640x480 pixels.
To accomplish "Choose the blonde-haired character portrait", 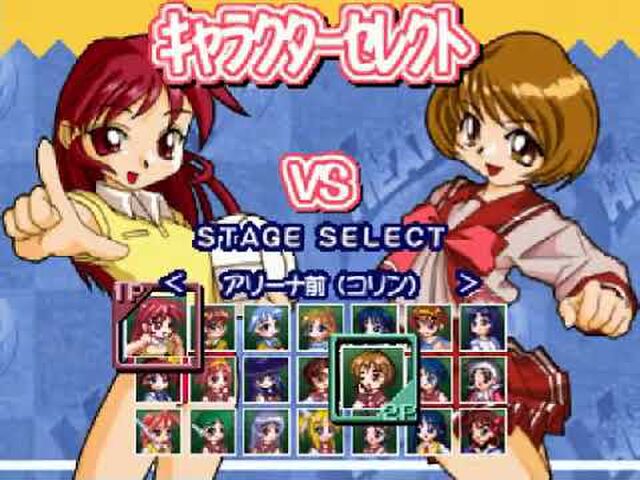I will click(x=319, y=431).
